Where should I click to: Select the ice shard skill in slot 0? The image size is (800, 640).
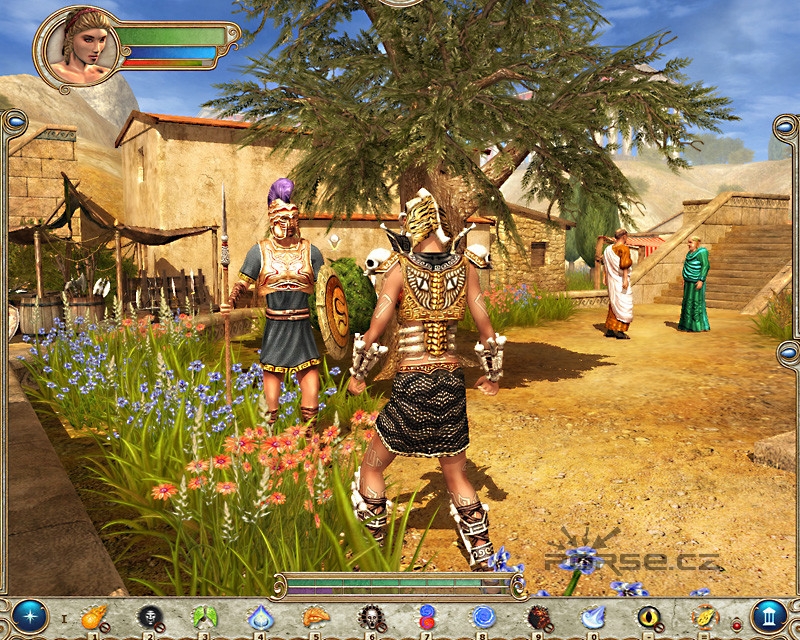tap(594, 617)
